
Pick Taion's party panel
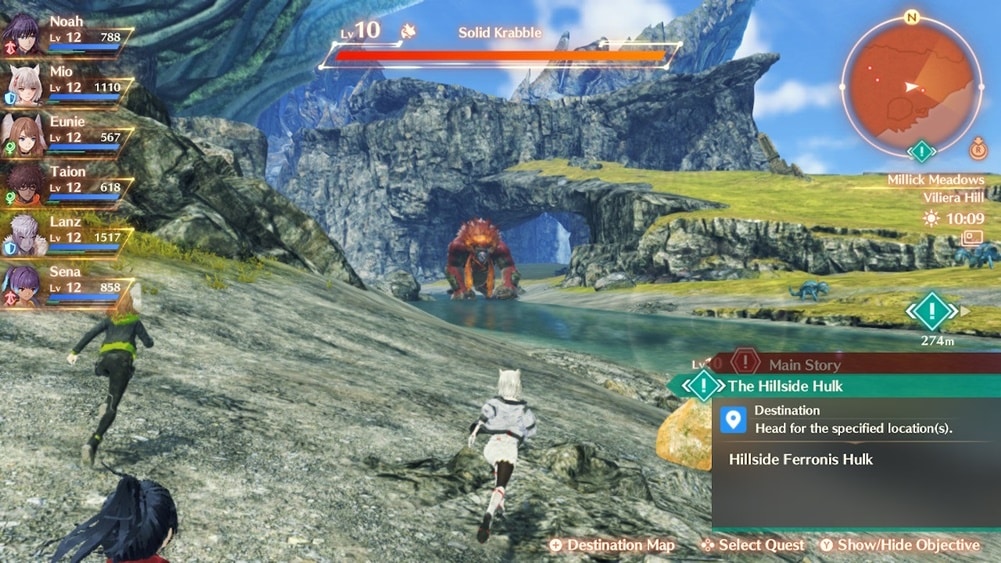tap(21, 181)
